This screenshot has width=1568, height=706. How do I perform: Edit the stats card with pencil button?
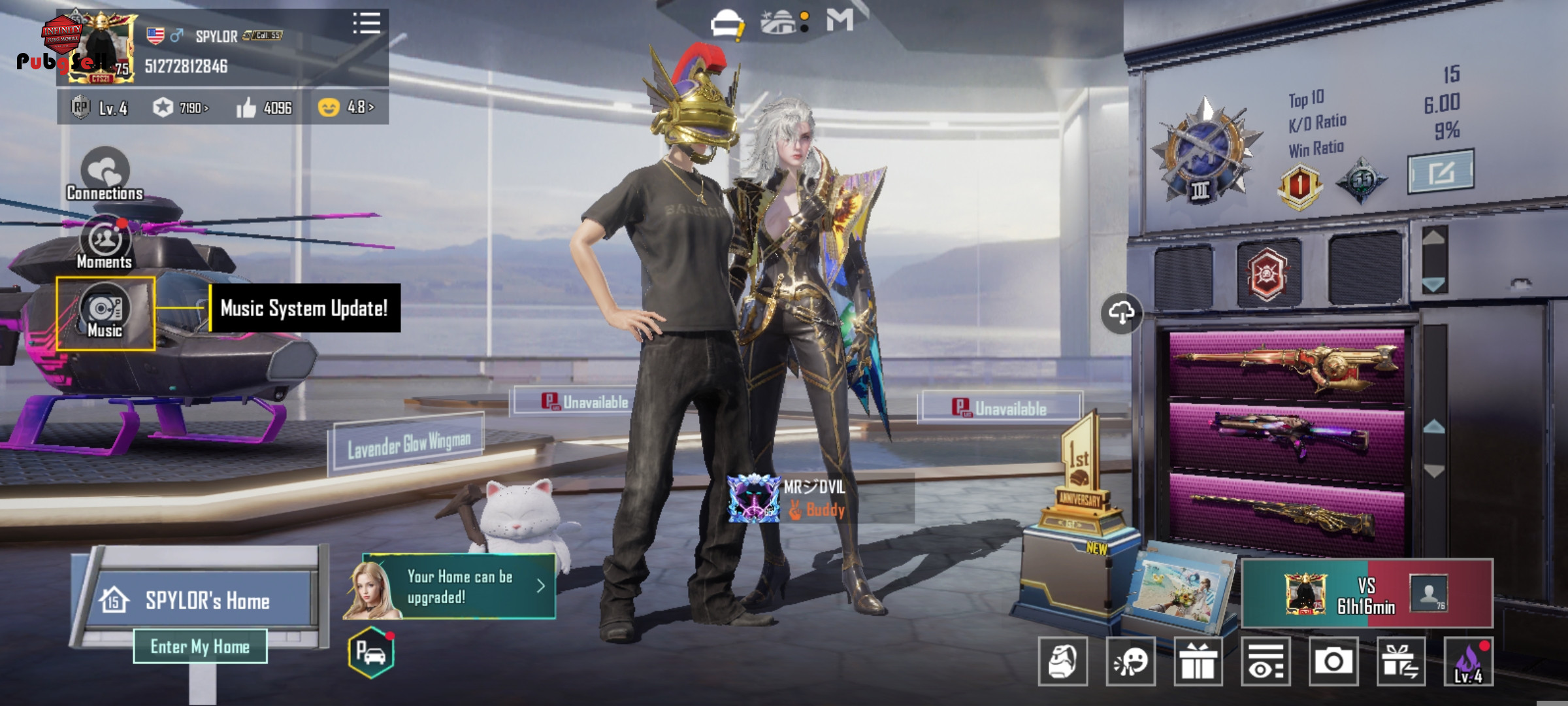tap(1441, 172)
